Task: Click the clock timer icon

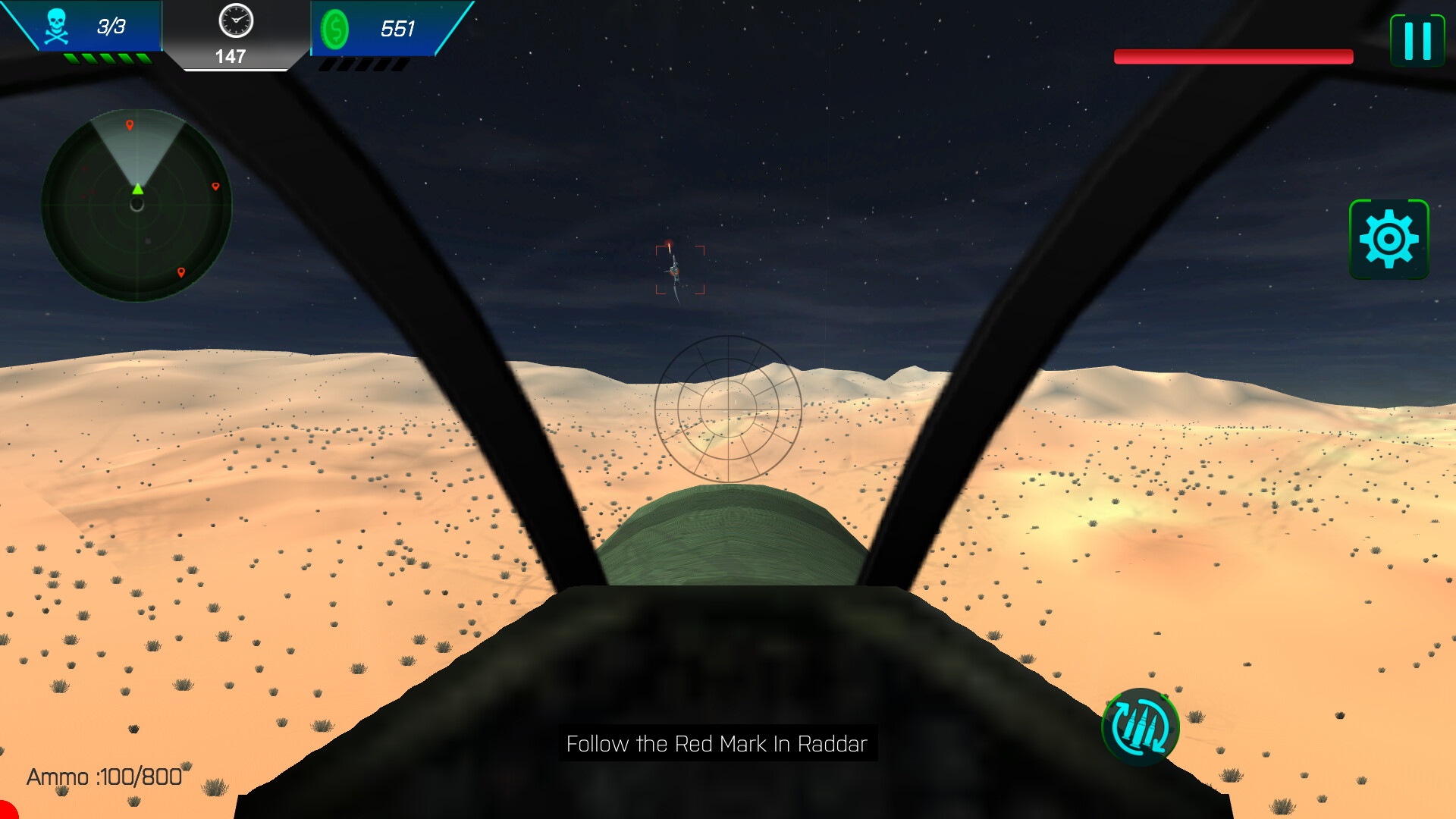Action: pyautogui.click(x=234, y=23)
